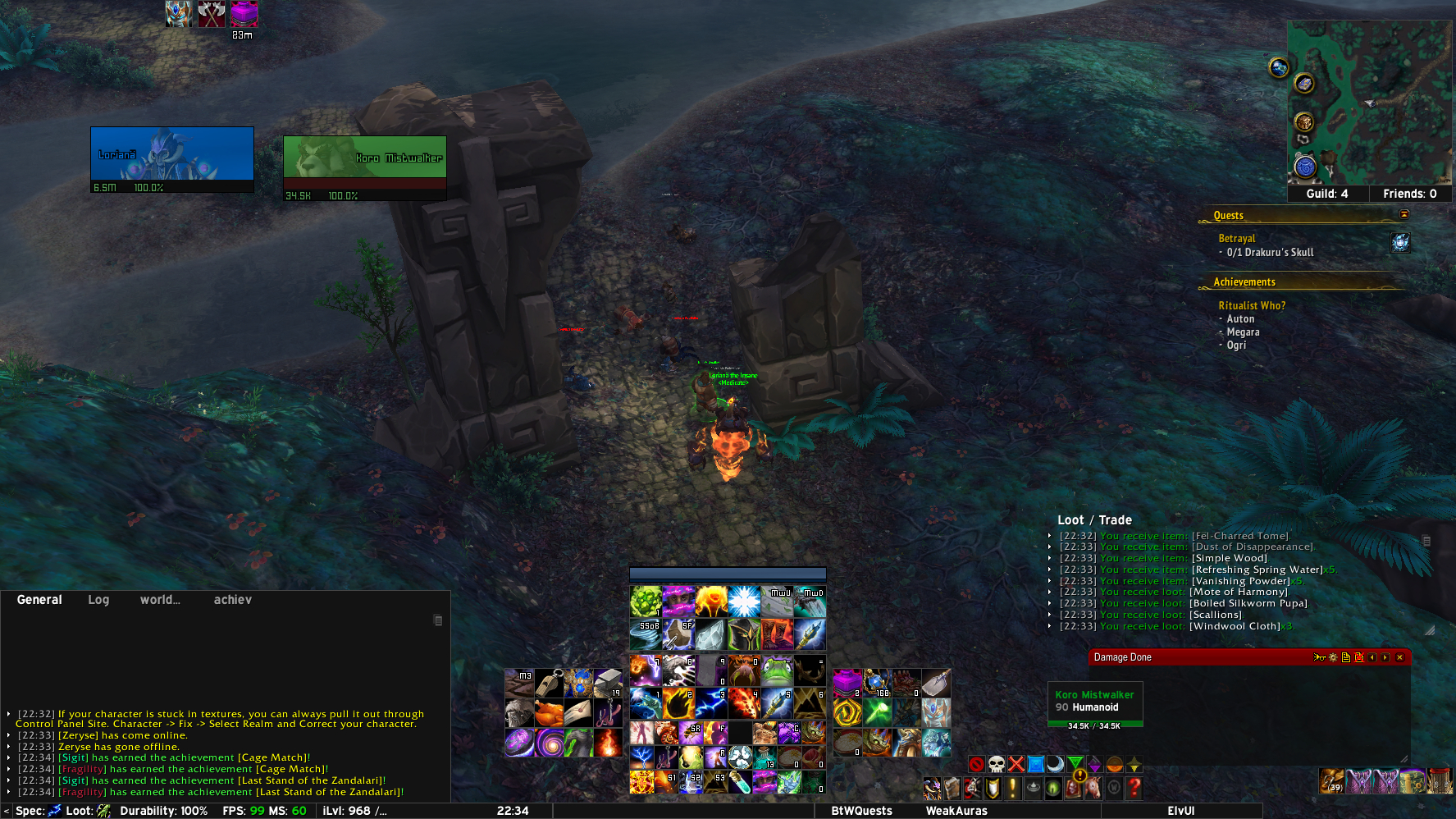Close the Damage Done meter window
1456x819 pixels.
(x=1400, y=657)
